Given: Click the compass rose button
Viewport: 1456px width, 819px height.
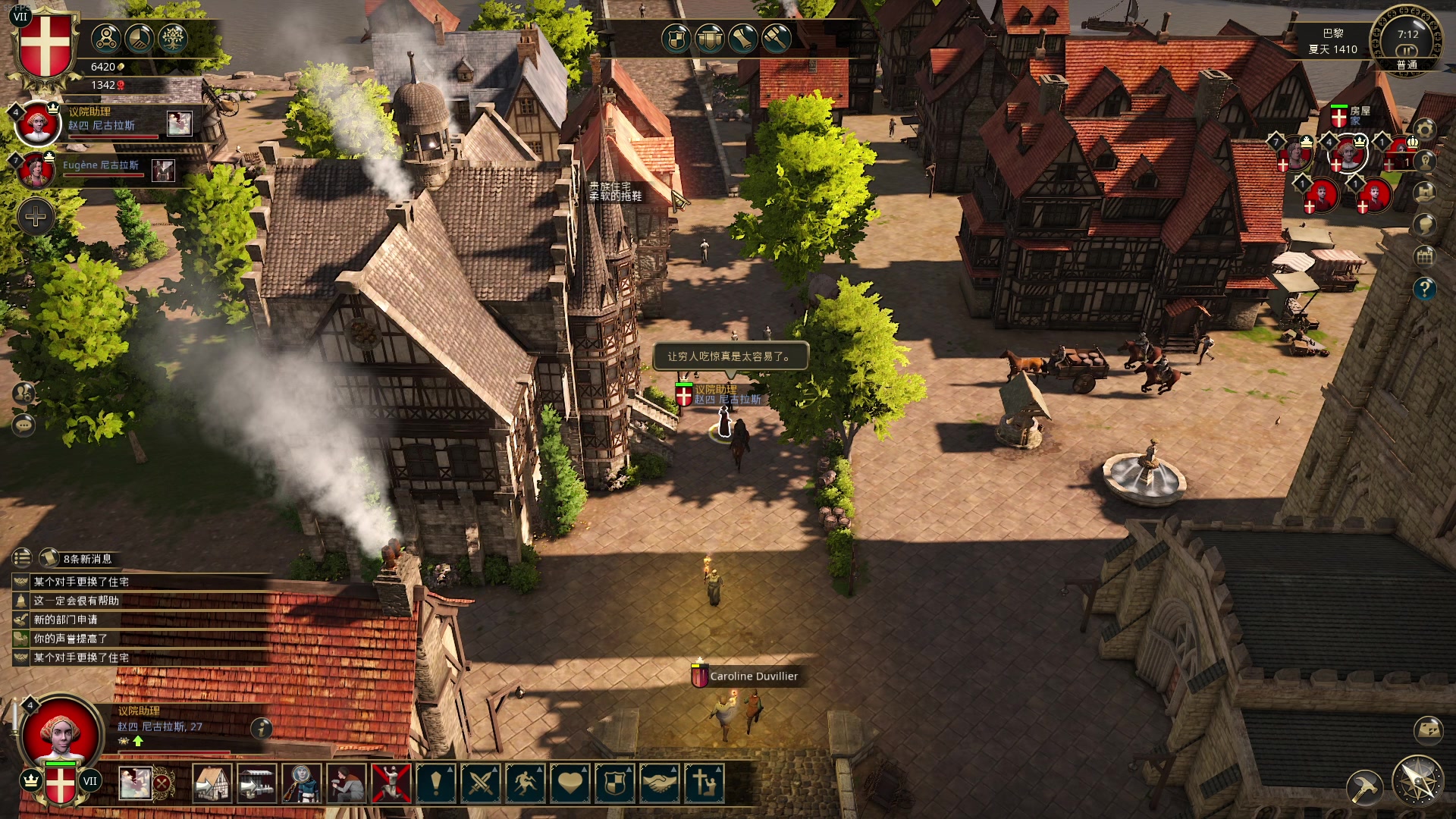Looking at the screenshot, I should pos(1417,781).
